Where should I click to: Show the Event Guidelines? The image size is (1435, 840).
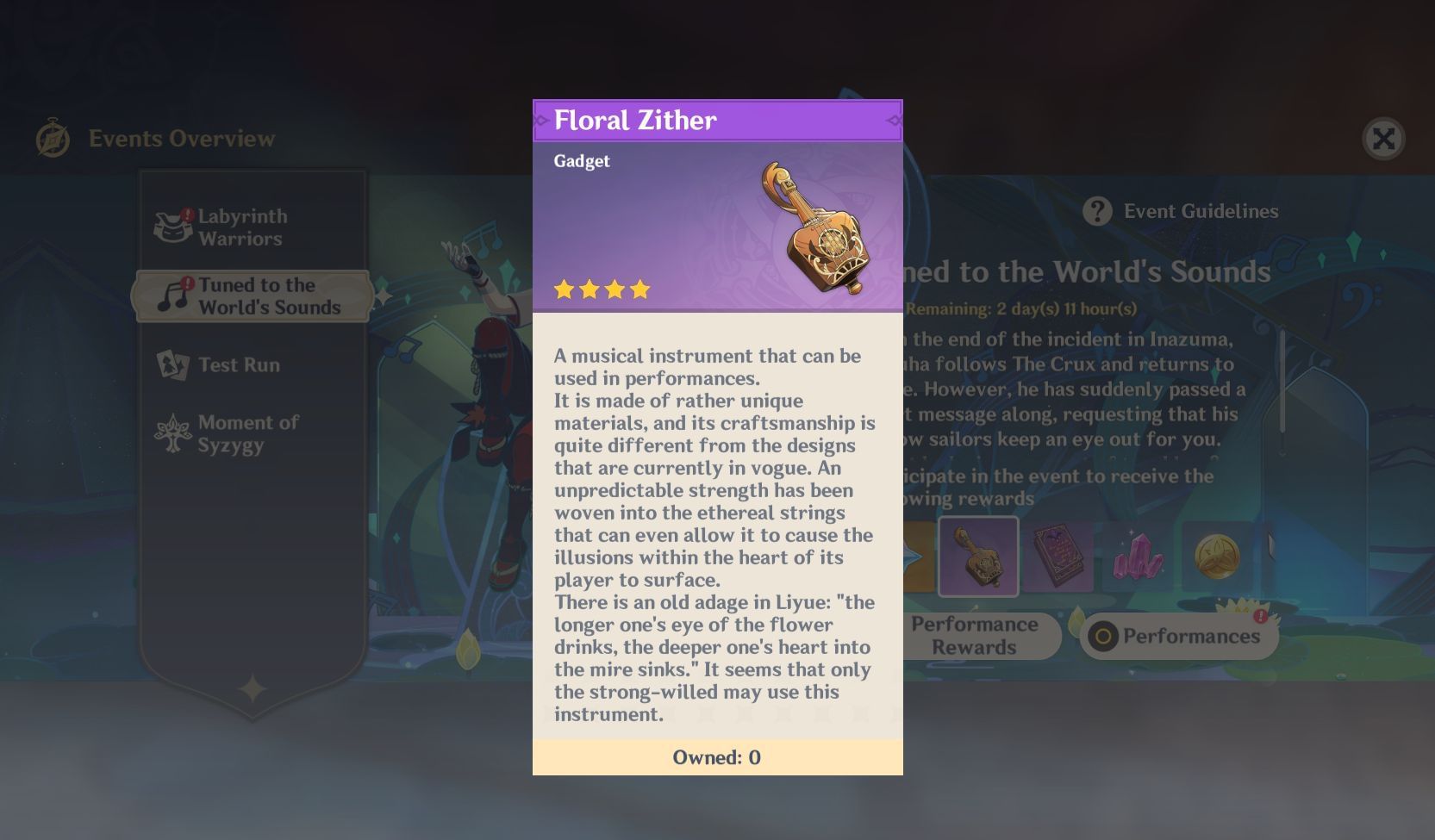1182,211
